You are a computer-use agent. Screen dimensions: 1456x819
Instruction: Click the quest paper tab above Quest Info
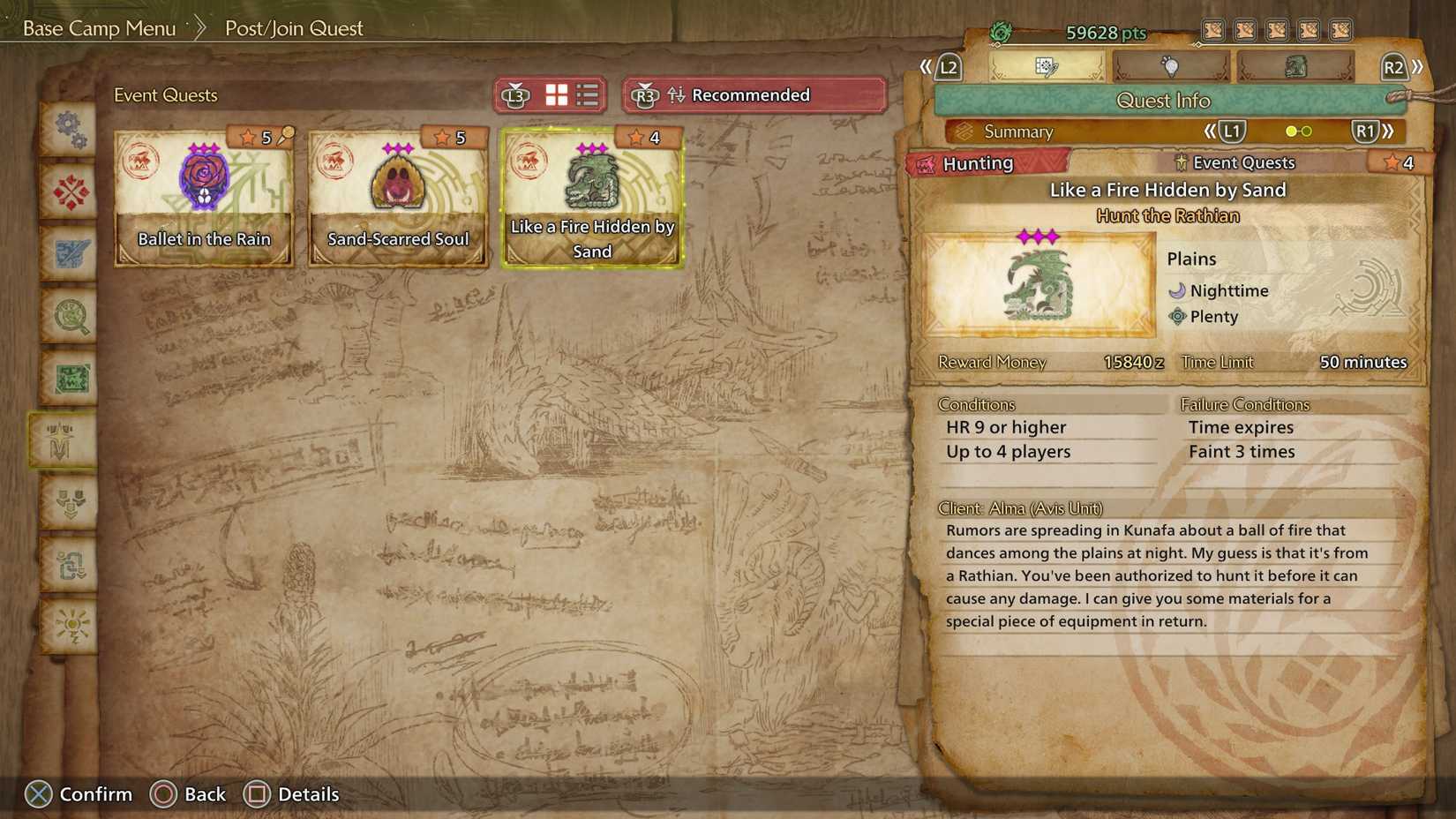coord(1047,65)
